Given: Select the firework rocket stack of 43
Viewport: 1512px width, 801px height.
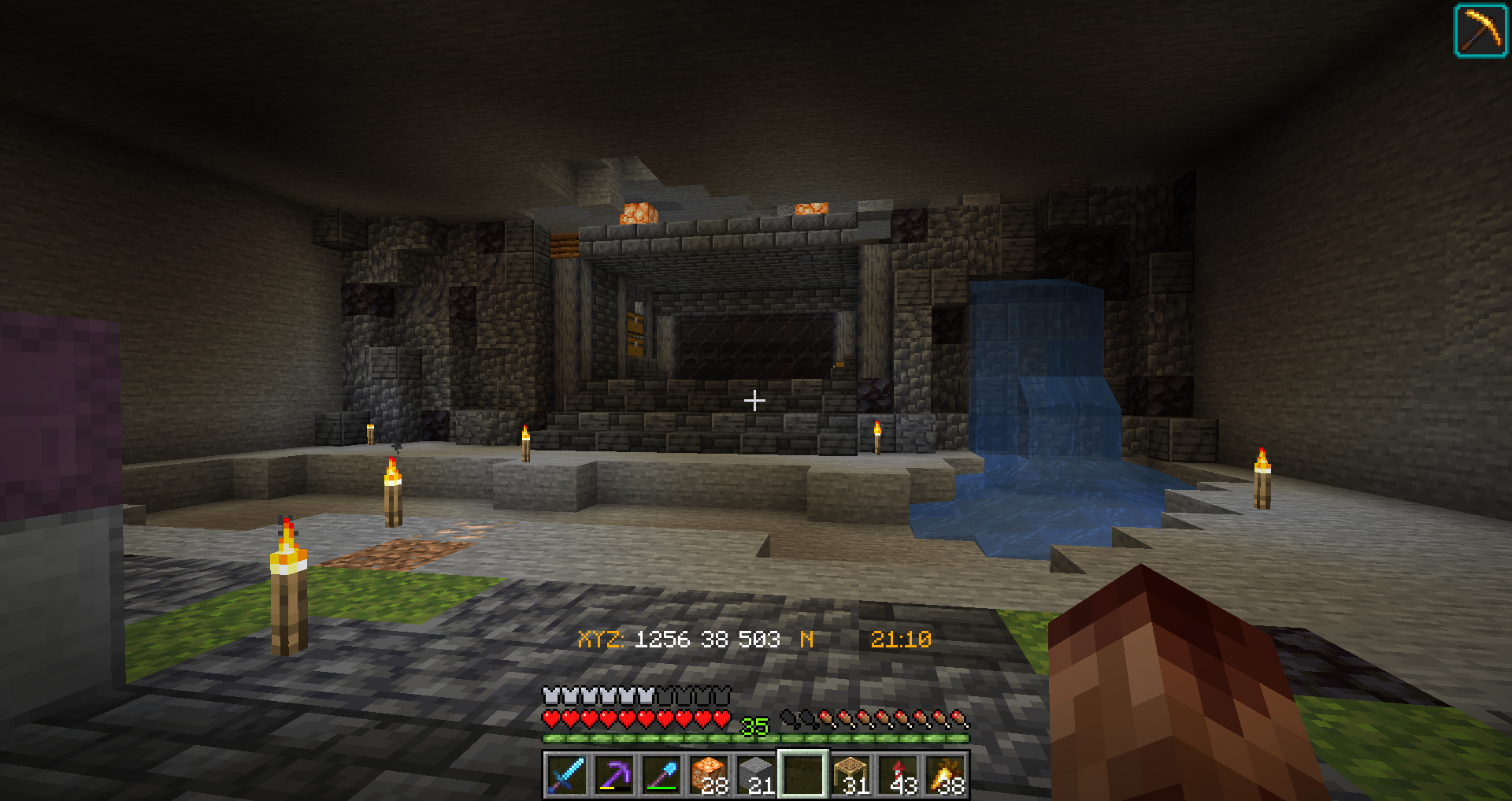Looking at the screenshot, I should [899, 774].
